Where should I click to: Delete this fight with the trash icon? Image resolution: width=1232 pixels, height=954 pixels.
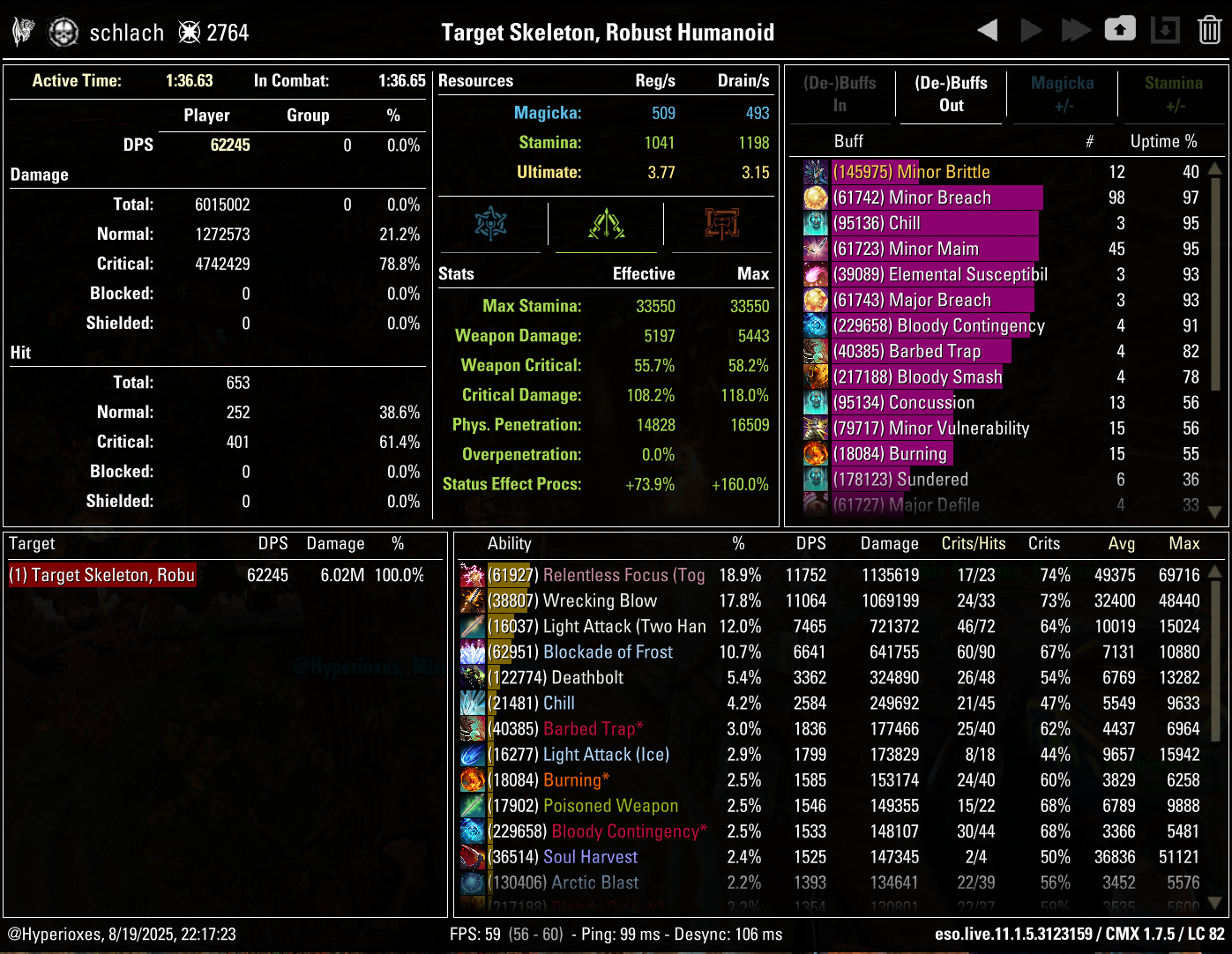click(1209, 29)
